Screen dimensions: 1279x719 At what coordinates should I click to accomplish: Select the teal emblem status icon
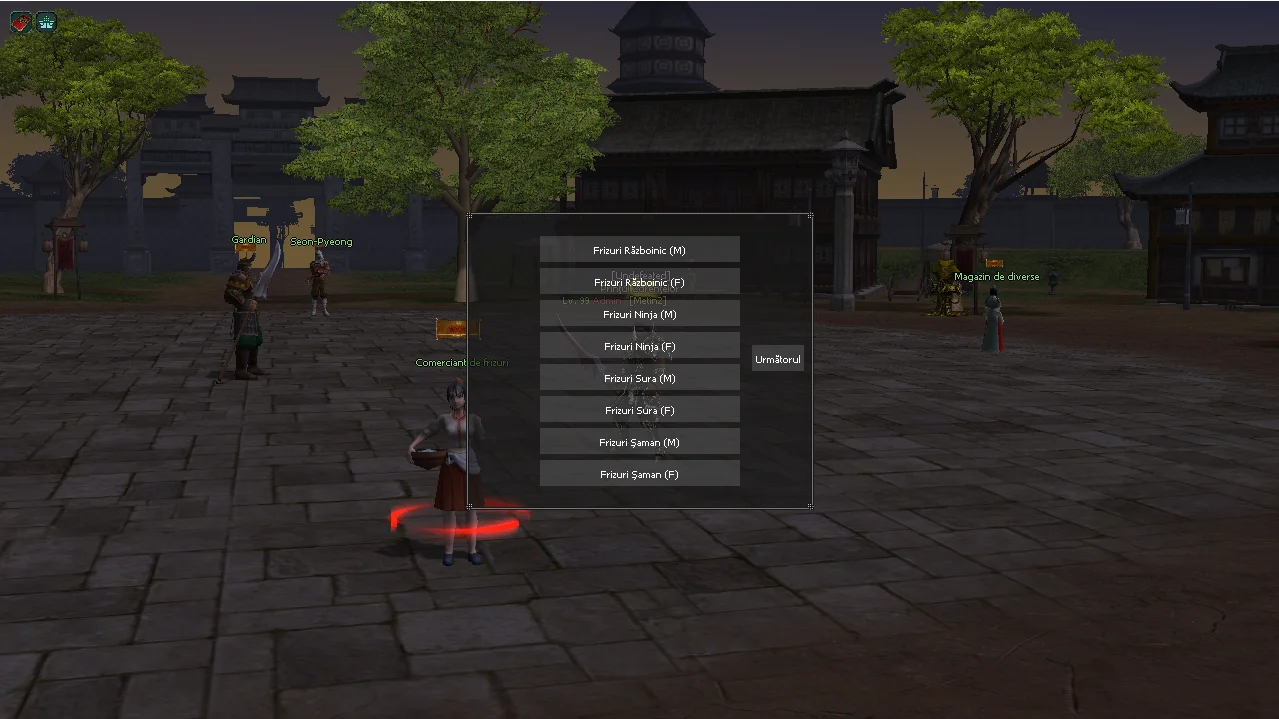46,22
